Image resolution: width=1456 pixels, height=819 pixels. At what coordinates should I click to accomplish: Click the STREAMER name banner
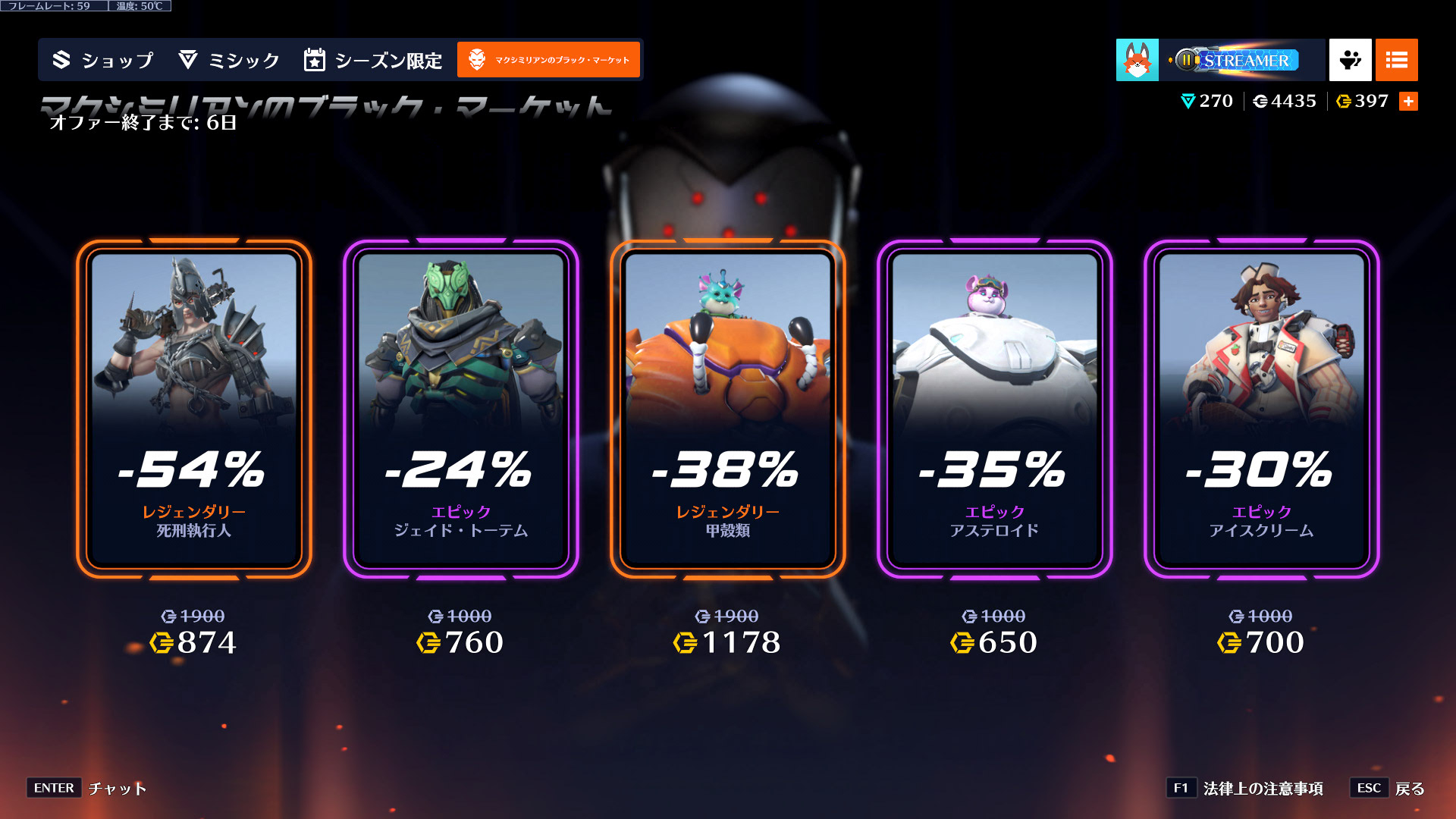(x=1242, y=60)
